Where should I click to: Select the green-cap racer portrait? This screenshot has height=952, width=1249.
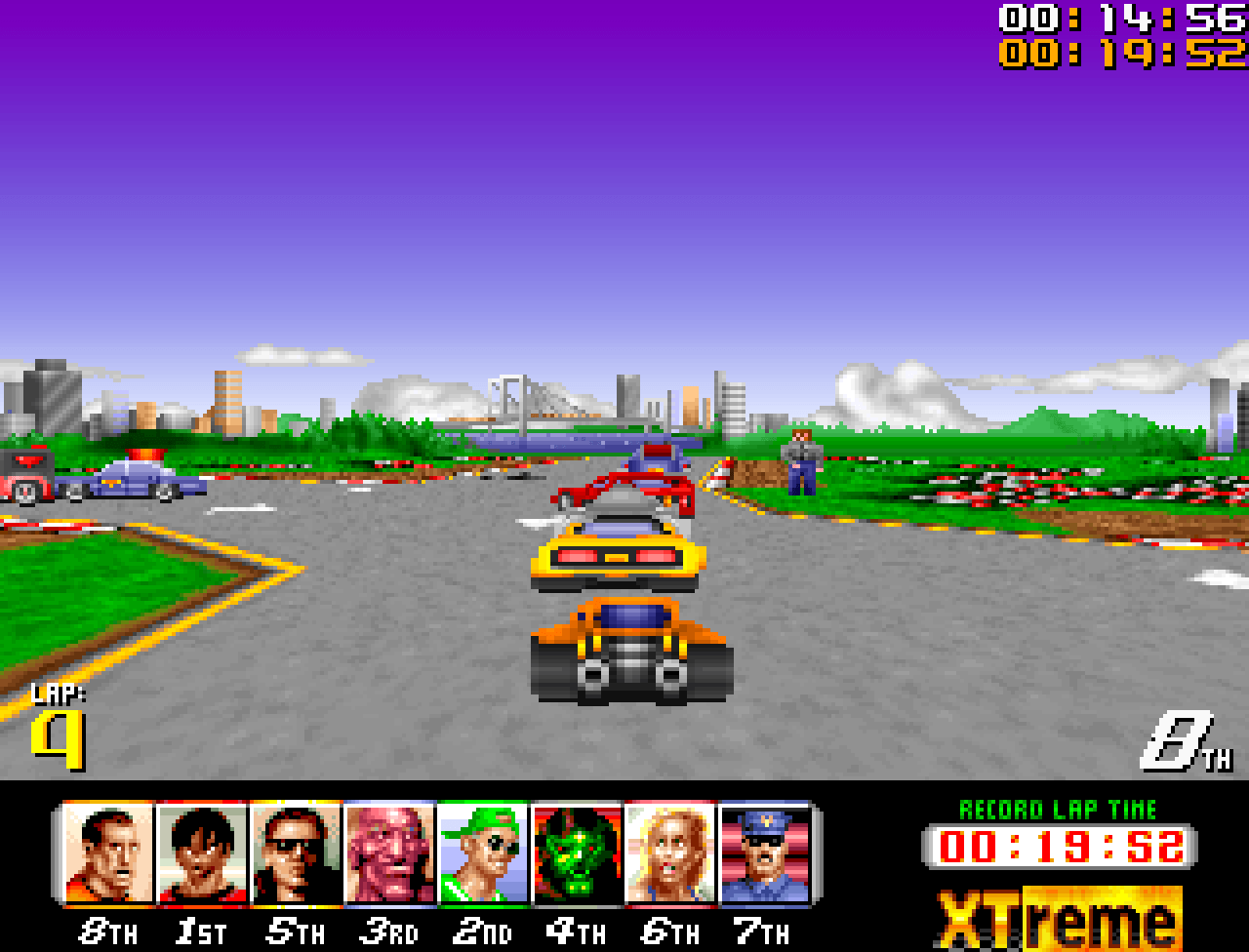pyautogui.click(x=482, y=853)
